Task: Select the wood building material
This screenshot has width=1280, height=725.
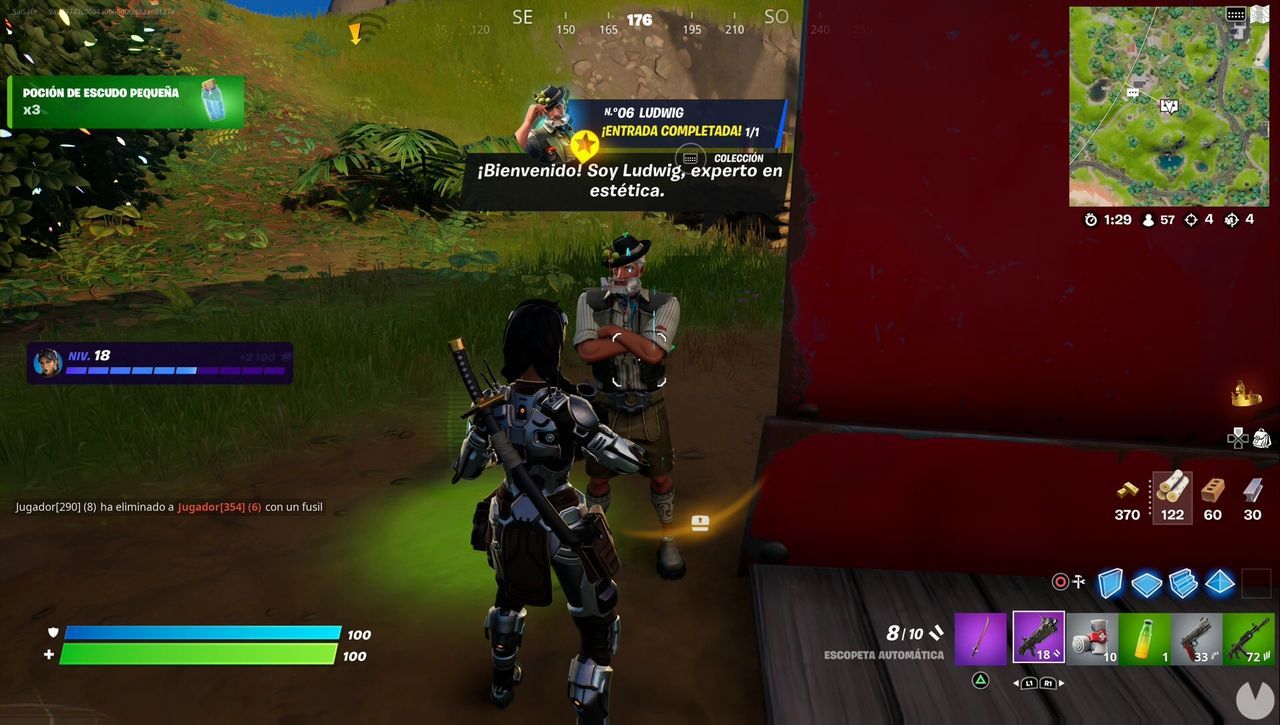Action: coord(1171,495)
